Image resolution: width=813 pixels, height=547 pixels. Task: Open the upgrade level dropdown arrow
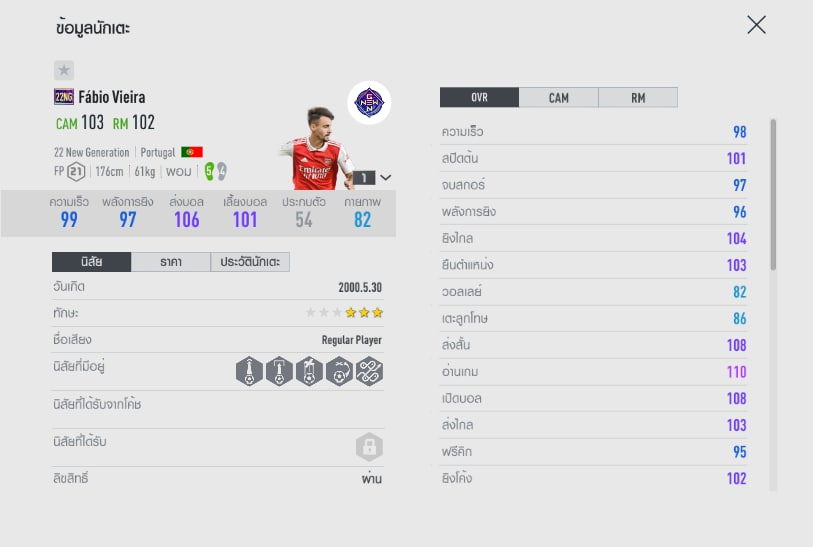386,177
